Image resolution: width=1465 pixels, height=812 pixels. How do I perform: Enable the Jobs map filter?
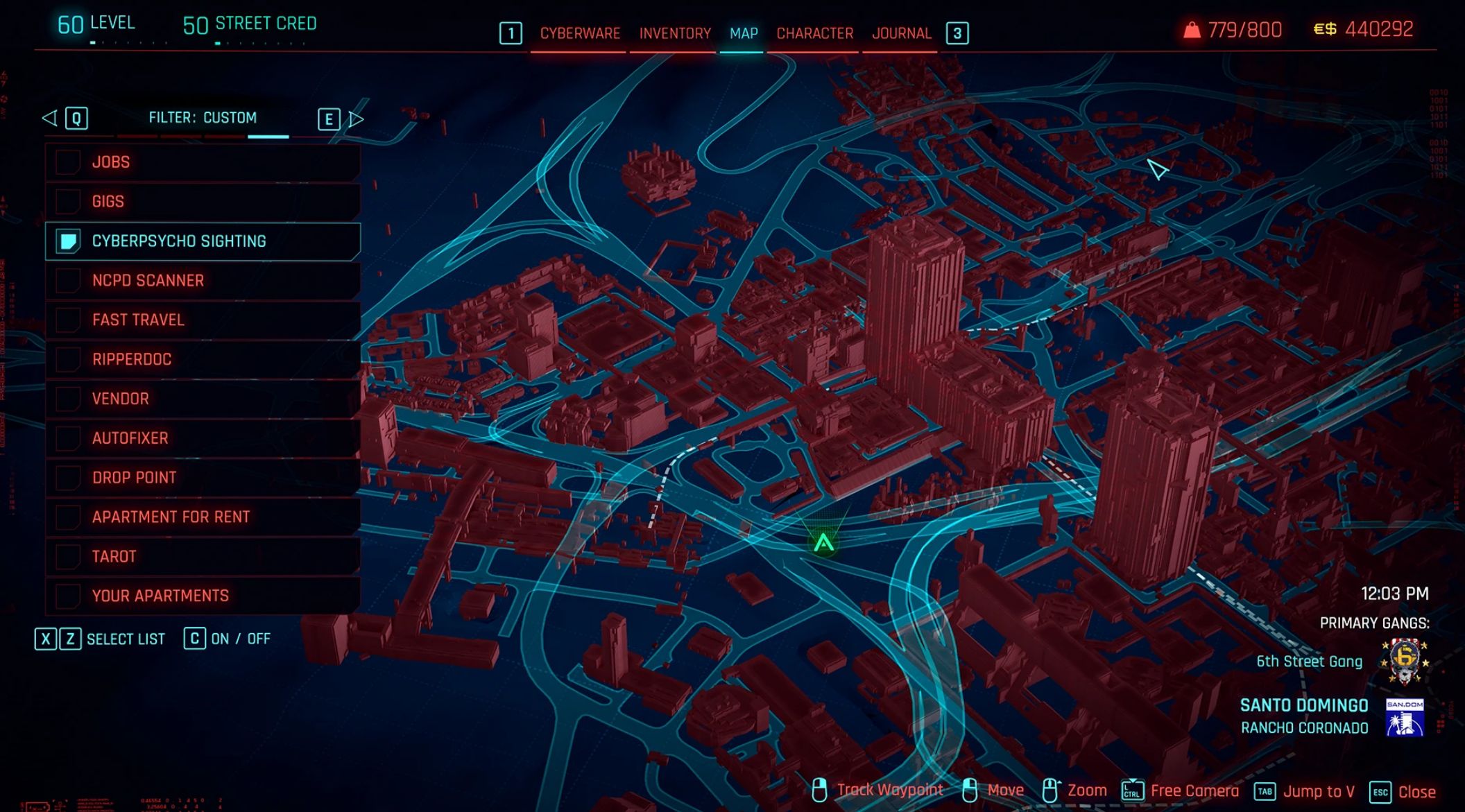[x=69, y=161]
